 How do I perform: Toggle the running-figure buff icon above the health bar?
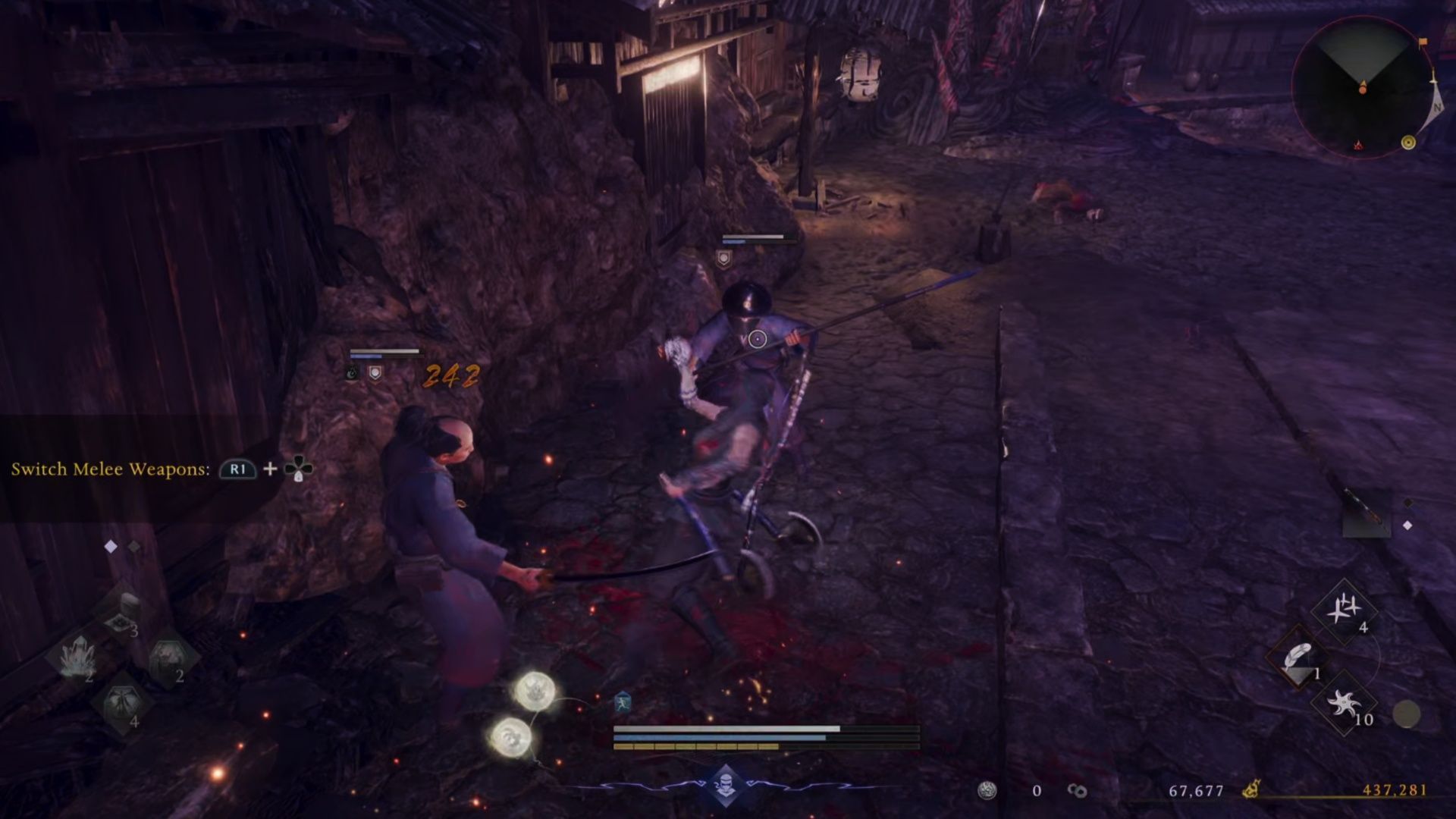coord(623,701)
